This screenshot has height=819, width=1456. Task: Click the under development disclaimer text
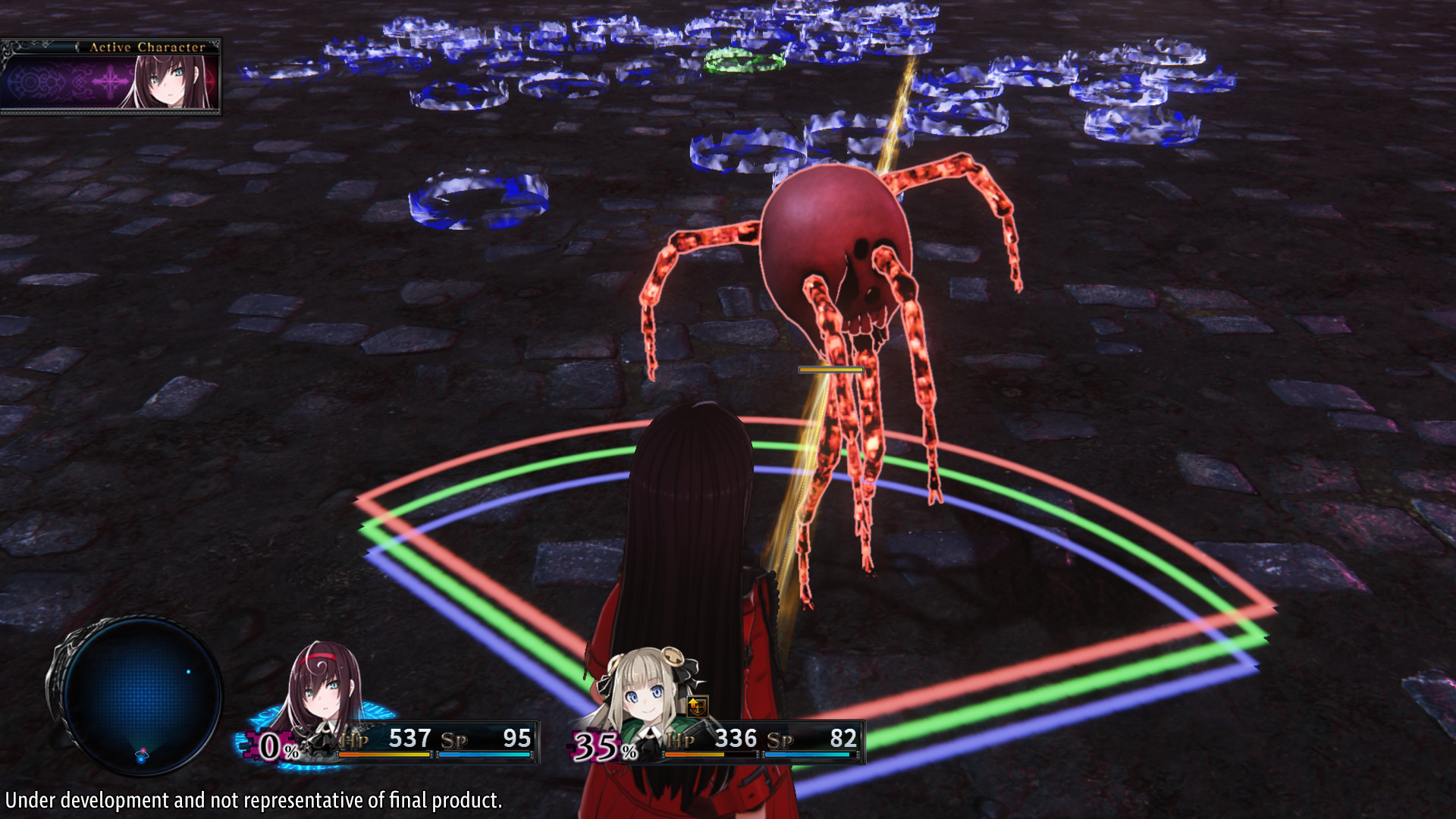coord(250,799)
